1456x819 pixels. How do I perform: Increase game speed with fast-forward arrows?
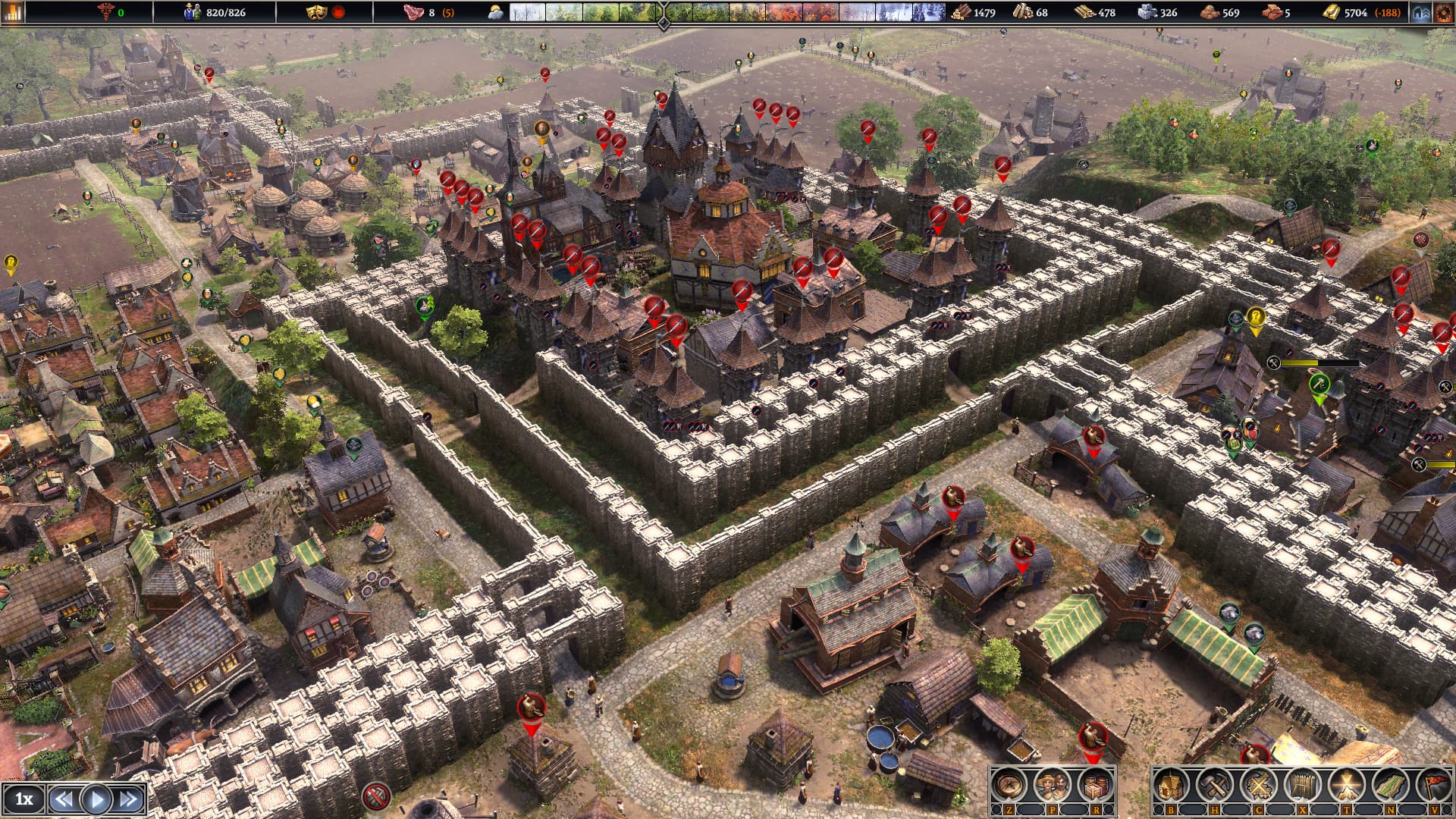(129, 799)
